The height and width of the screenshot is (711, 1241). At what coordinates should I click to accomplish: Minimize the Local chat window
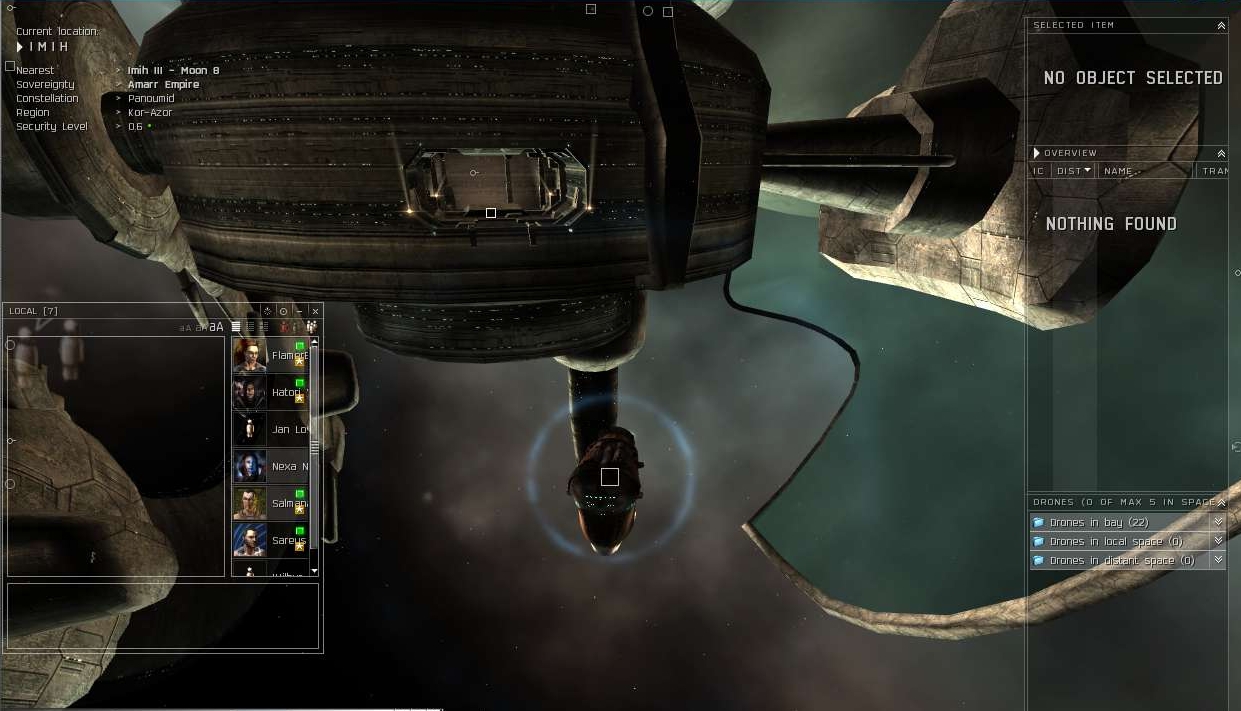tap(299, 311)
